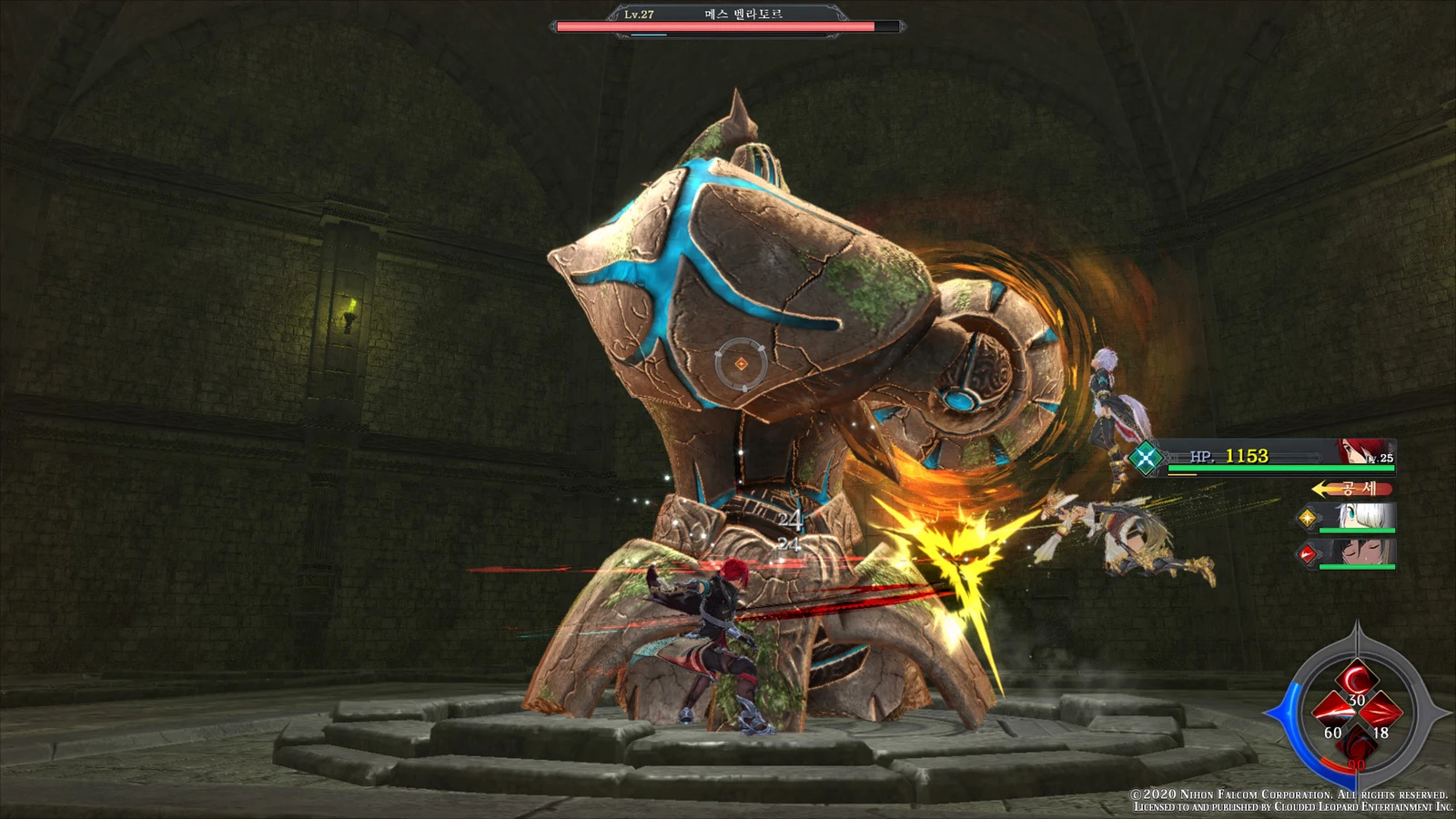Click the red slash attack-type icon
Screen dimensions: 1456x819
[x=1308, y=552]
